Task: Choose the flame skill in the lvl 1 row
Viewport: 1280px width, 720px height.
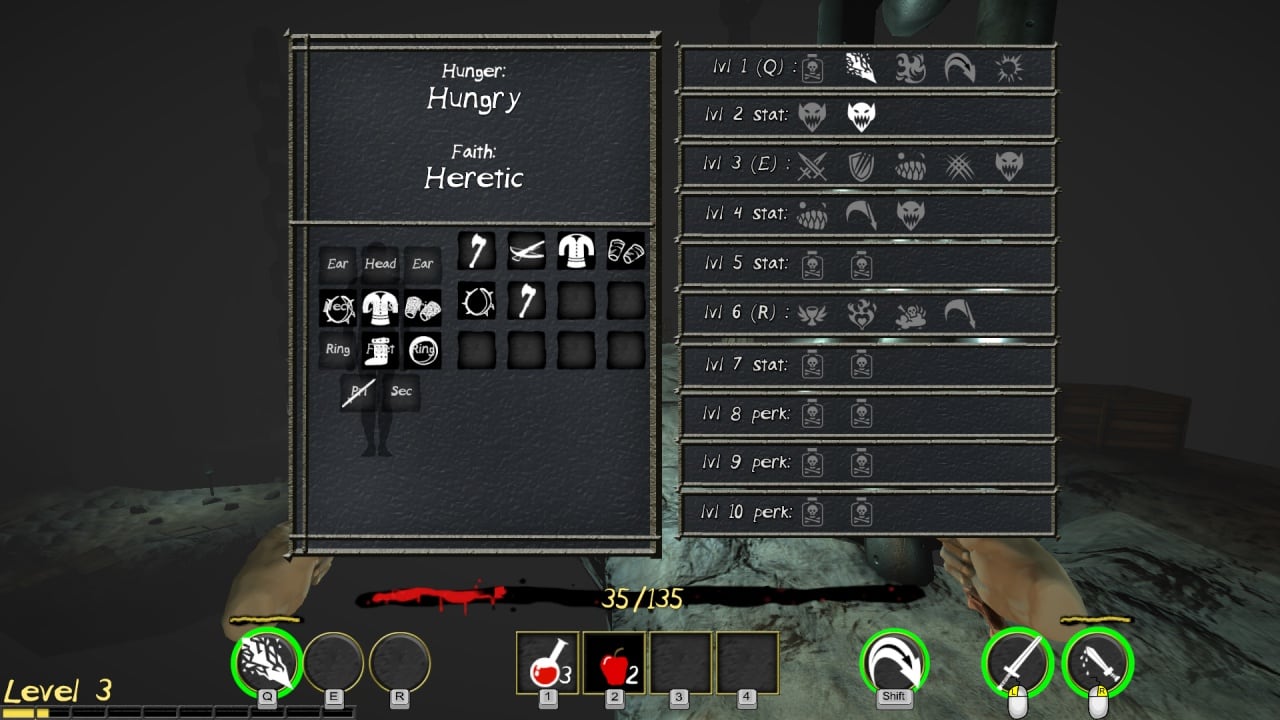Action: click(910, 68)
